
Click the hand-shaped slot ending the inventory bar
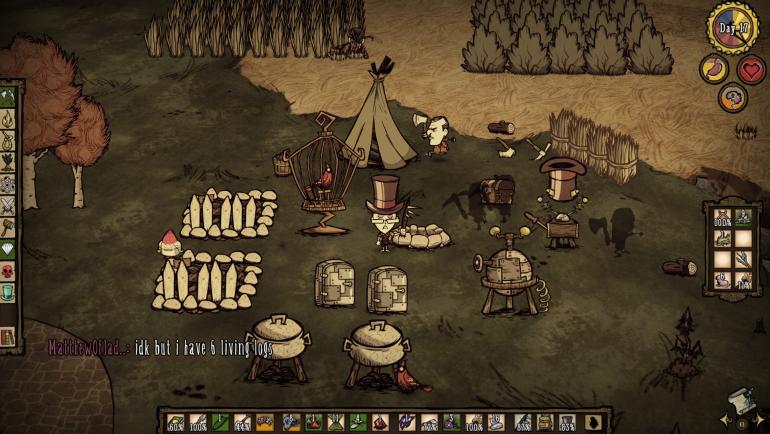[x=592, y=422]
